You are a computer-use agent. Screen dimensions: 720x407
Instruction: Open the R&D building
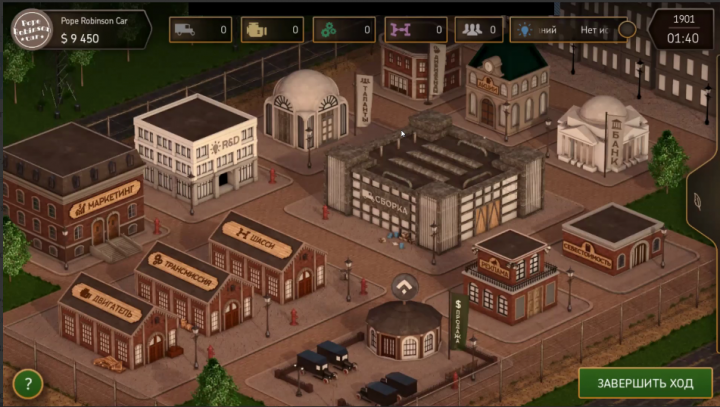click(196, 150)
